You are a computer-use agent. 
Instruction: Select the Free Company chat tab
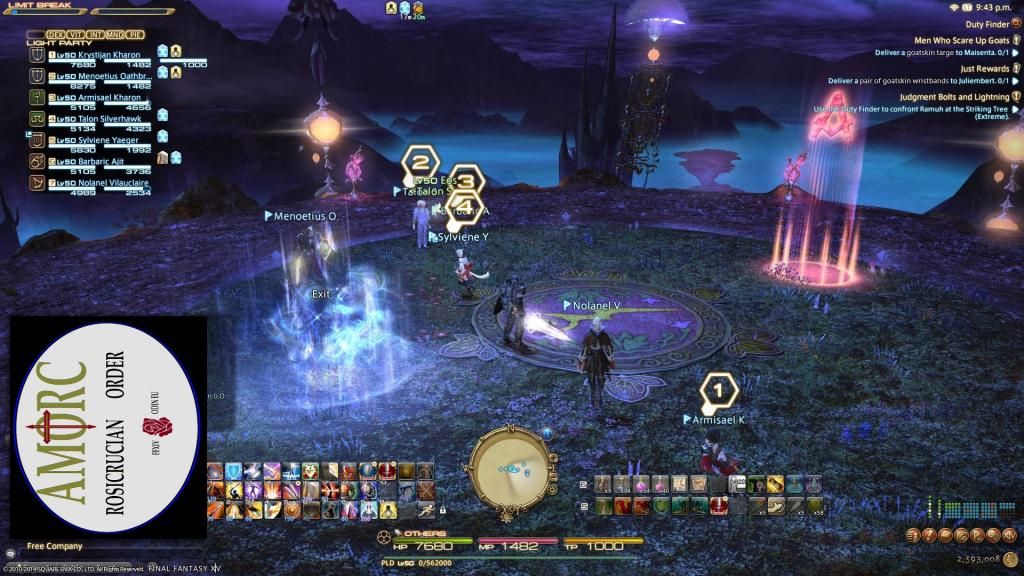(55, 546)
